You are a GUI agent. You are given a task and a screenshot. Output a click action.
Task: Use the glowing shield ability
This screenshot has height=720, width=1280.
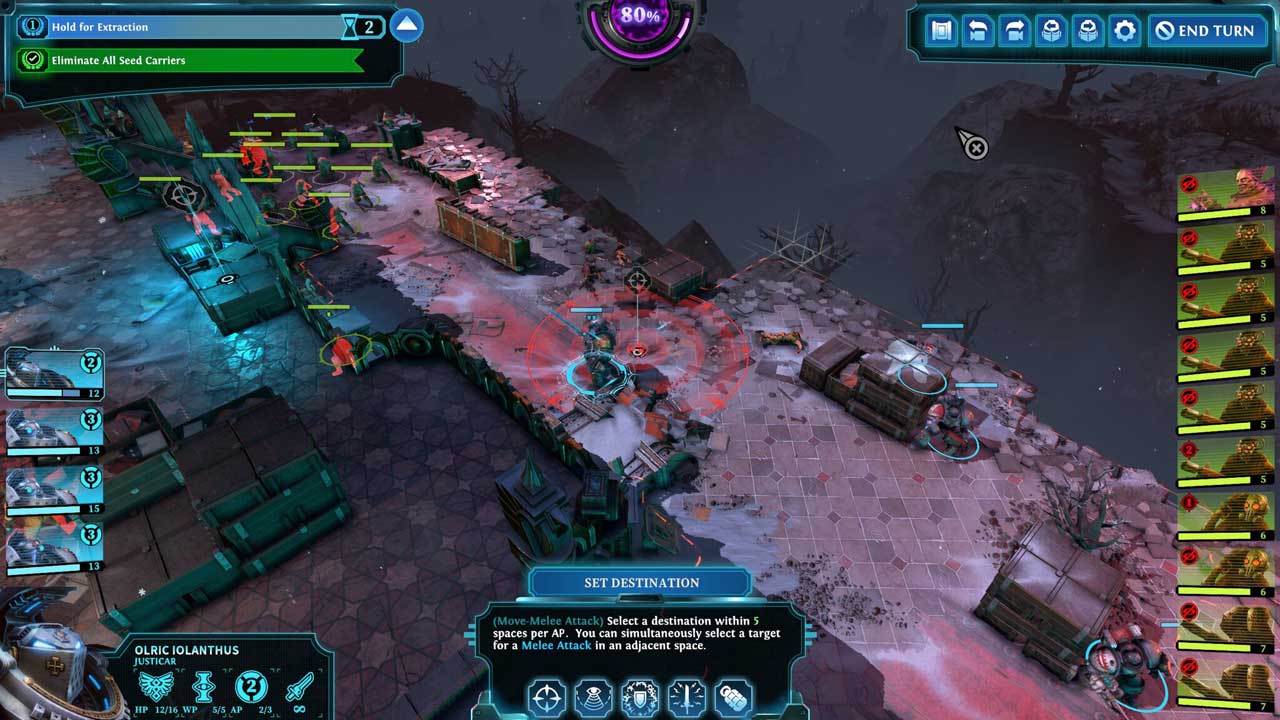click(640, 697)
